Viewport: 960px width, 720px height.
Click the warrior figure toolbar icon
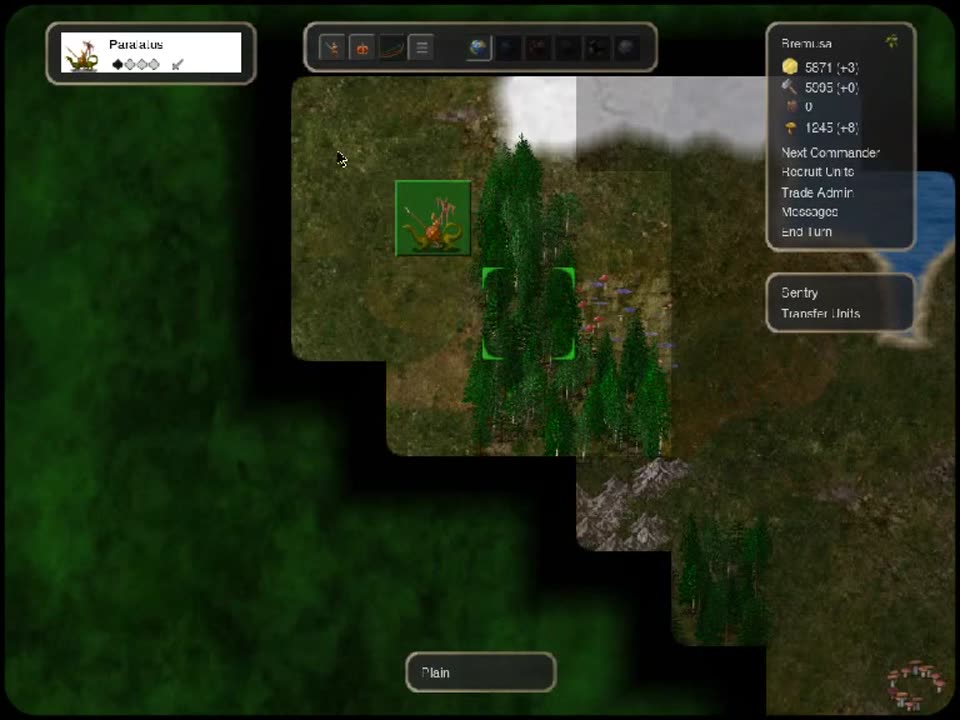332,47
